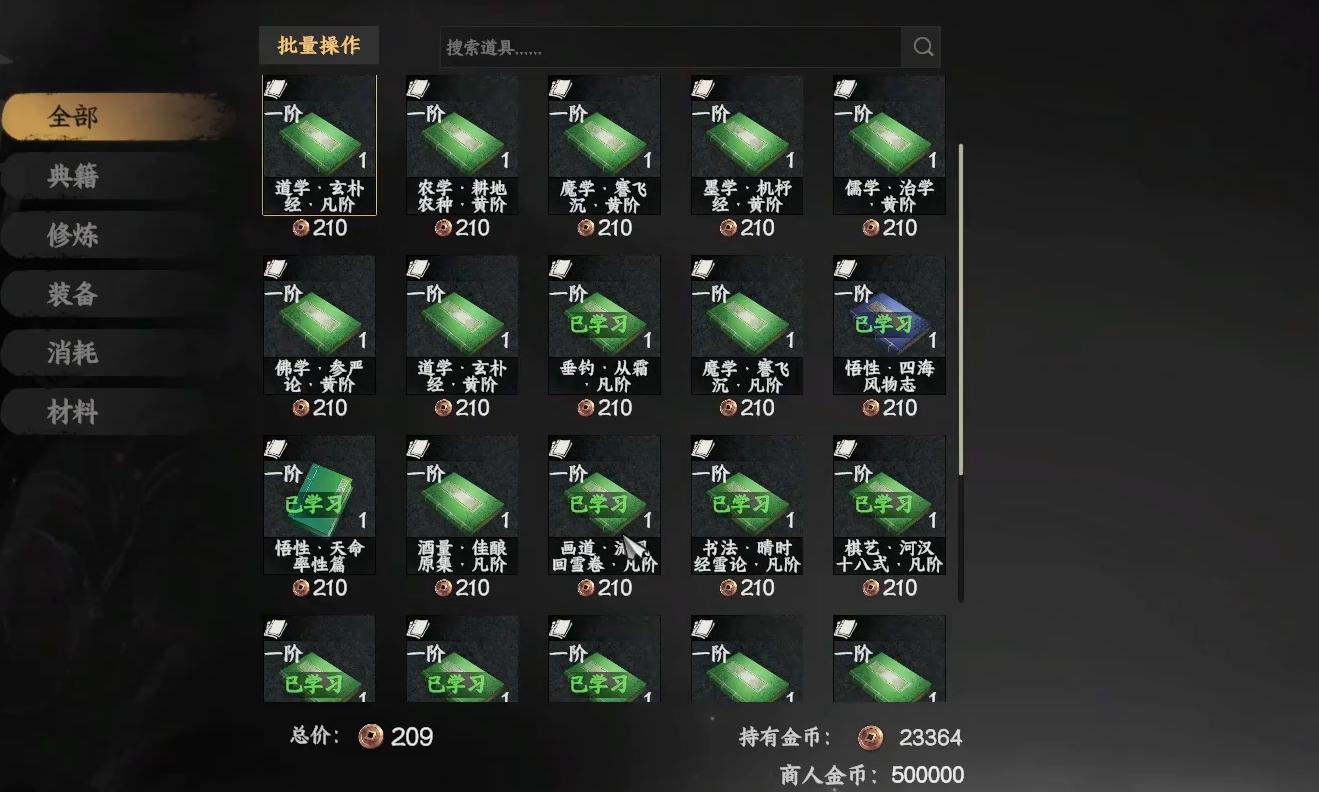Select the 材料 category in sidebar
Viewport: 1319px width, 792px height.
70,411
